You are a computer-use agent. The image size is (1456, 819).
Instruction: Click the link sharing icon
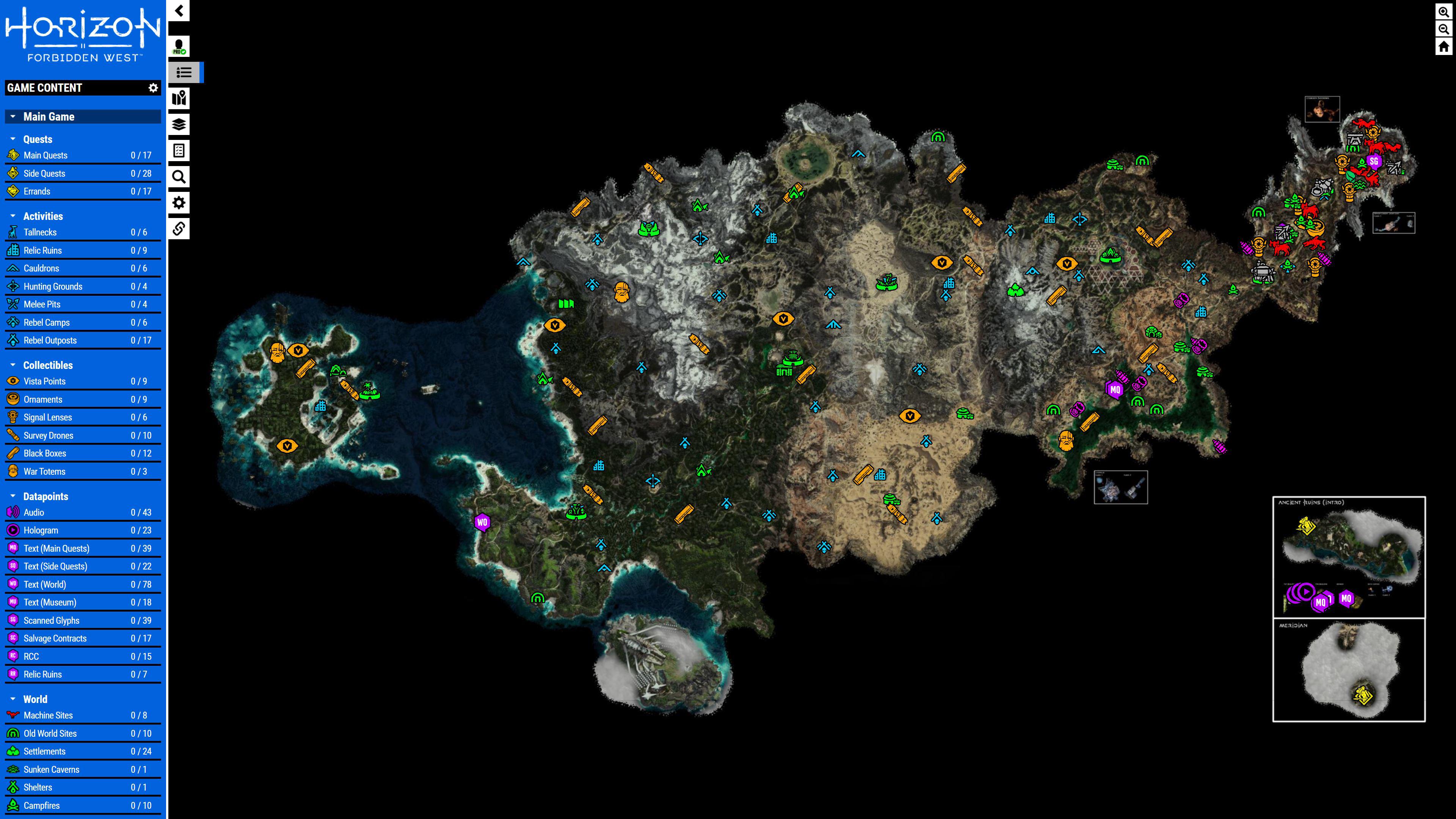coord(179,228)
